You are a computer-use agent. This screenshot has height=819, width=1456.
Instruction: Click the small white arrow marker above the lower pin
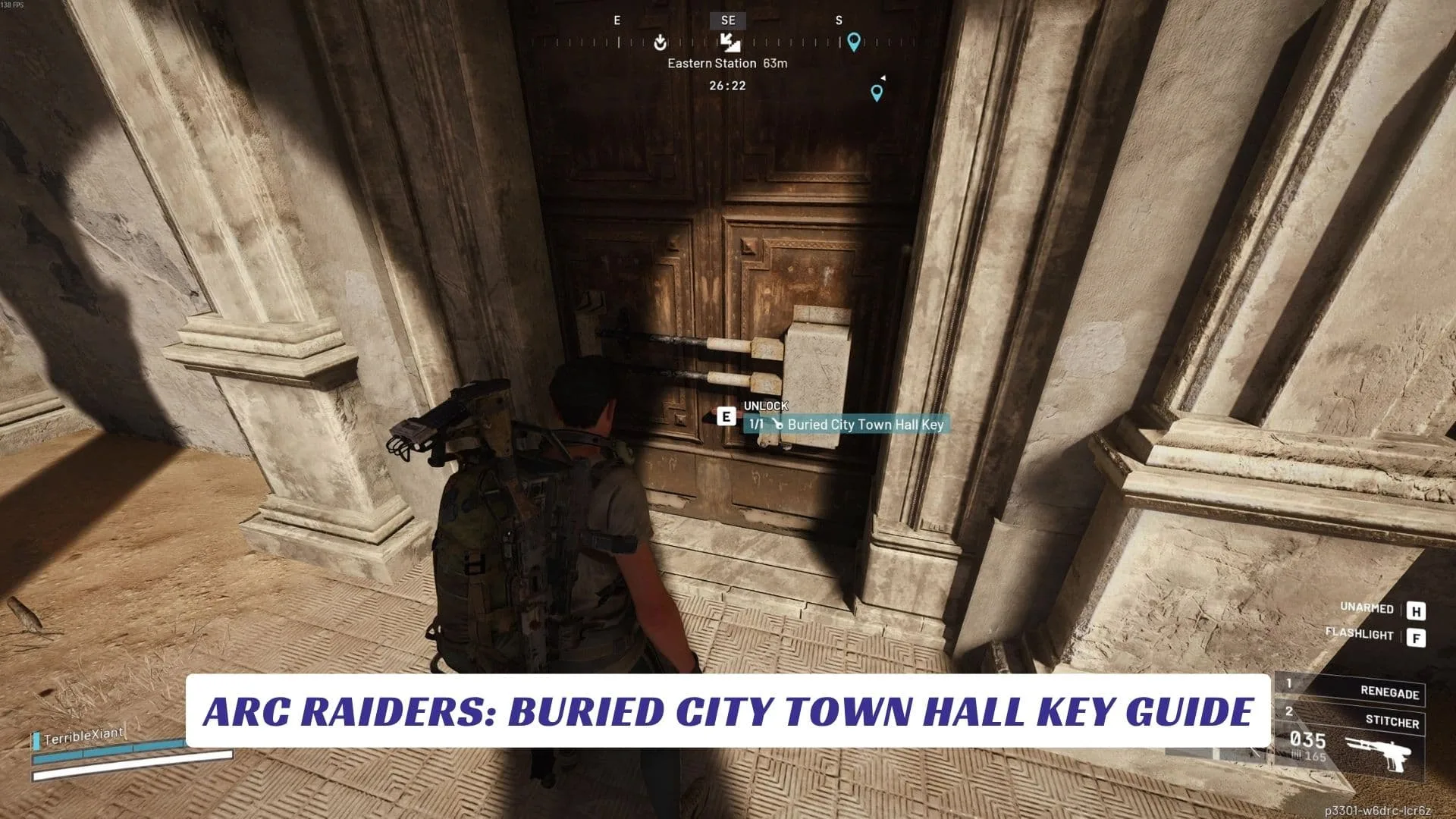coord(884,77)
